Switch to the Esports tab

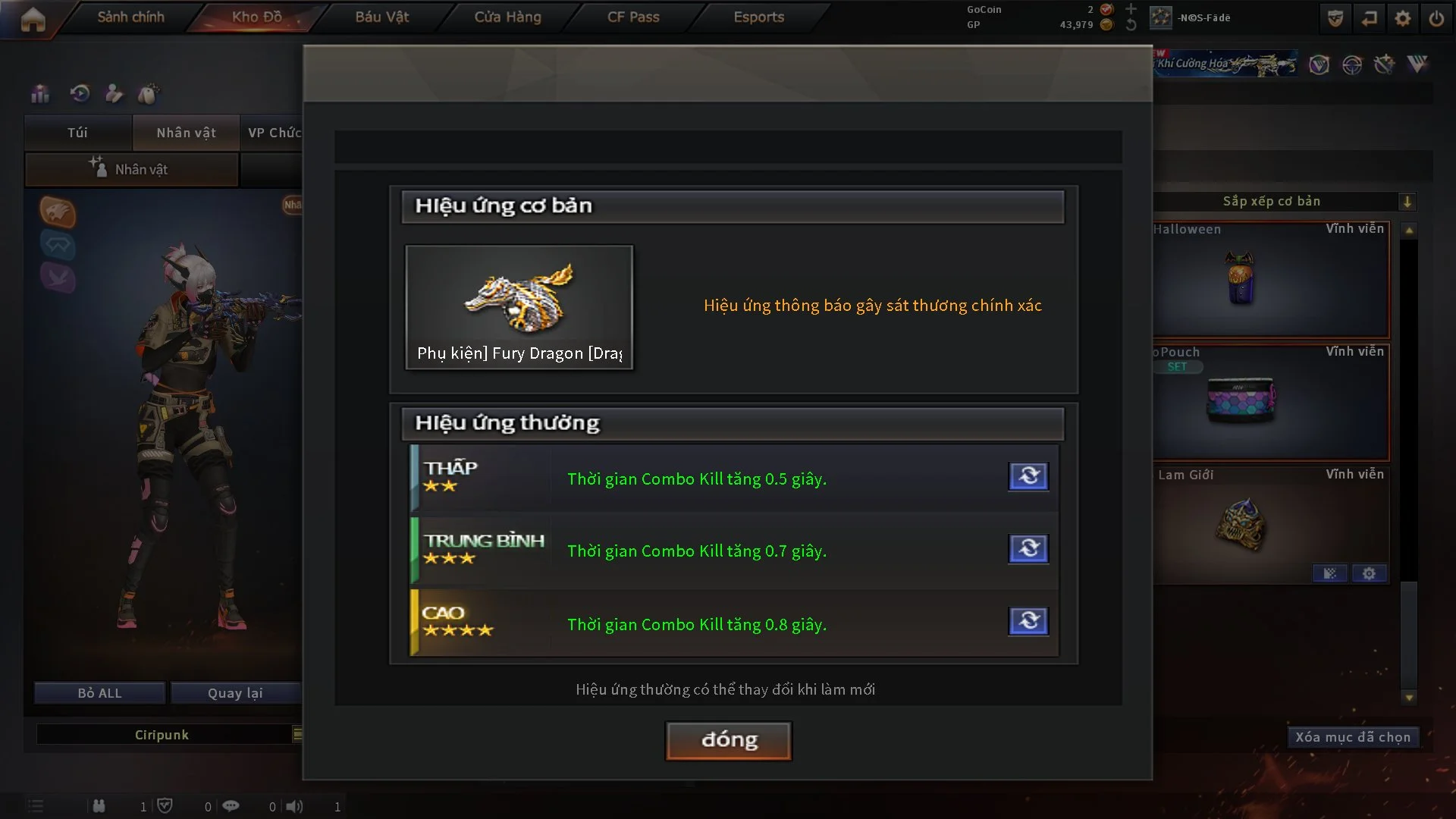tap(758, 17)
